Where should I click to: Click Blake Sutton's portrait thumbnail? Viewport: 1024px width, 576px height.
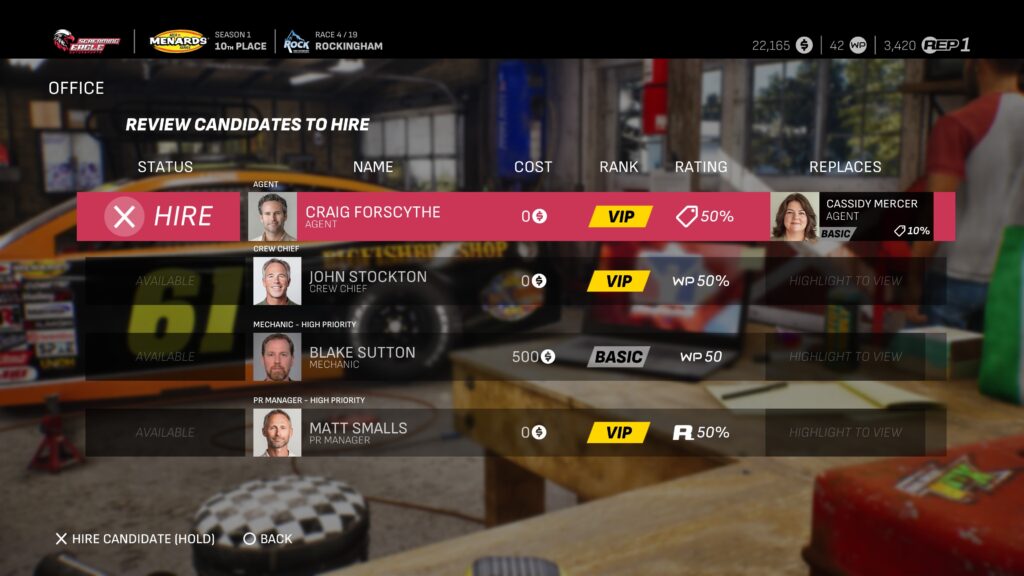pos(277,357)
